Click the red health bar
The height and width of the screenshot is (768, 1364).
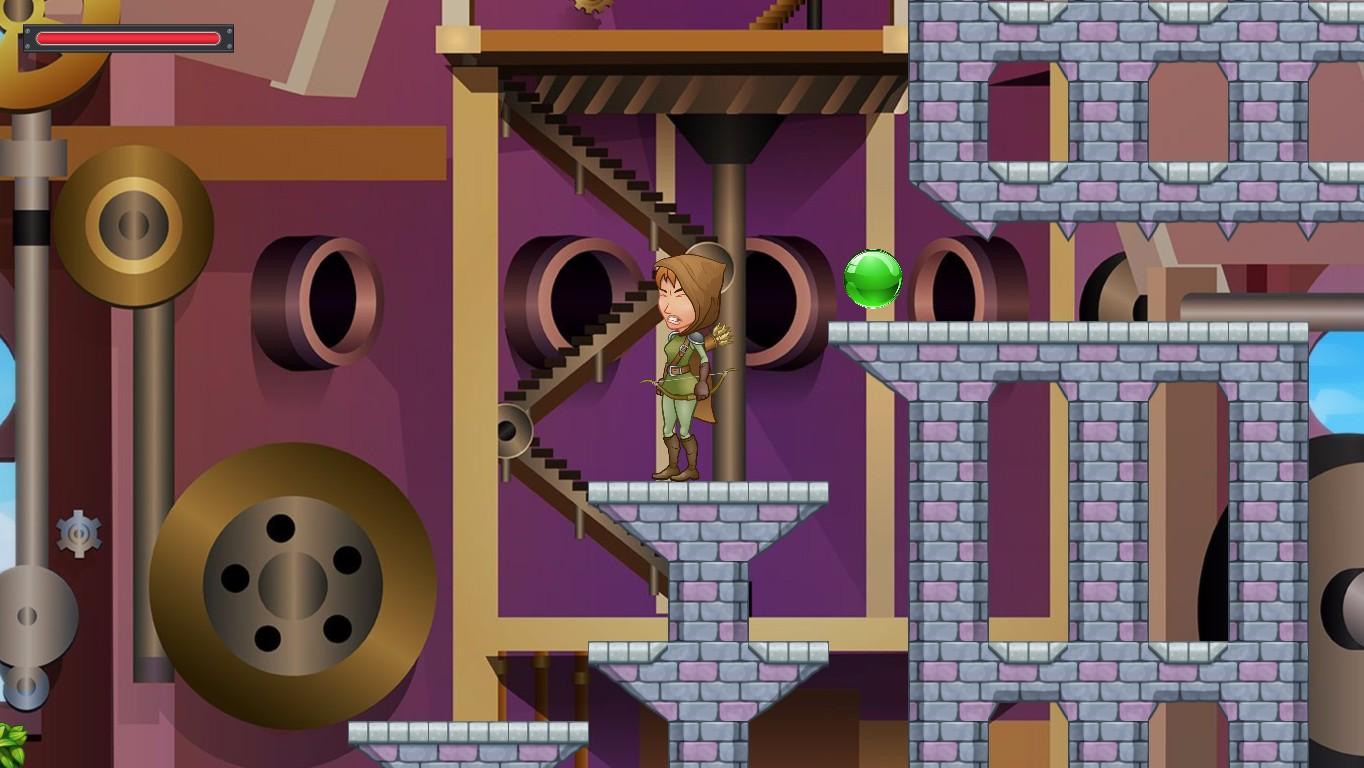pos(130,38)
